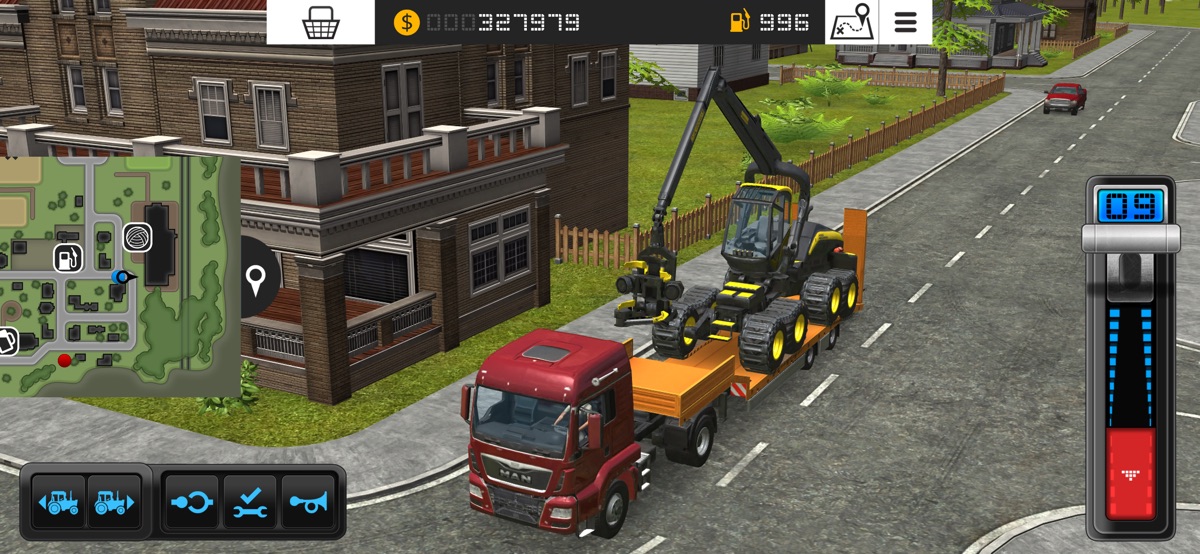
Task: Switch to the previous vehicle
Action: [x=59, y=502]
